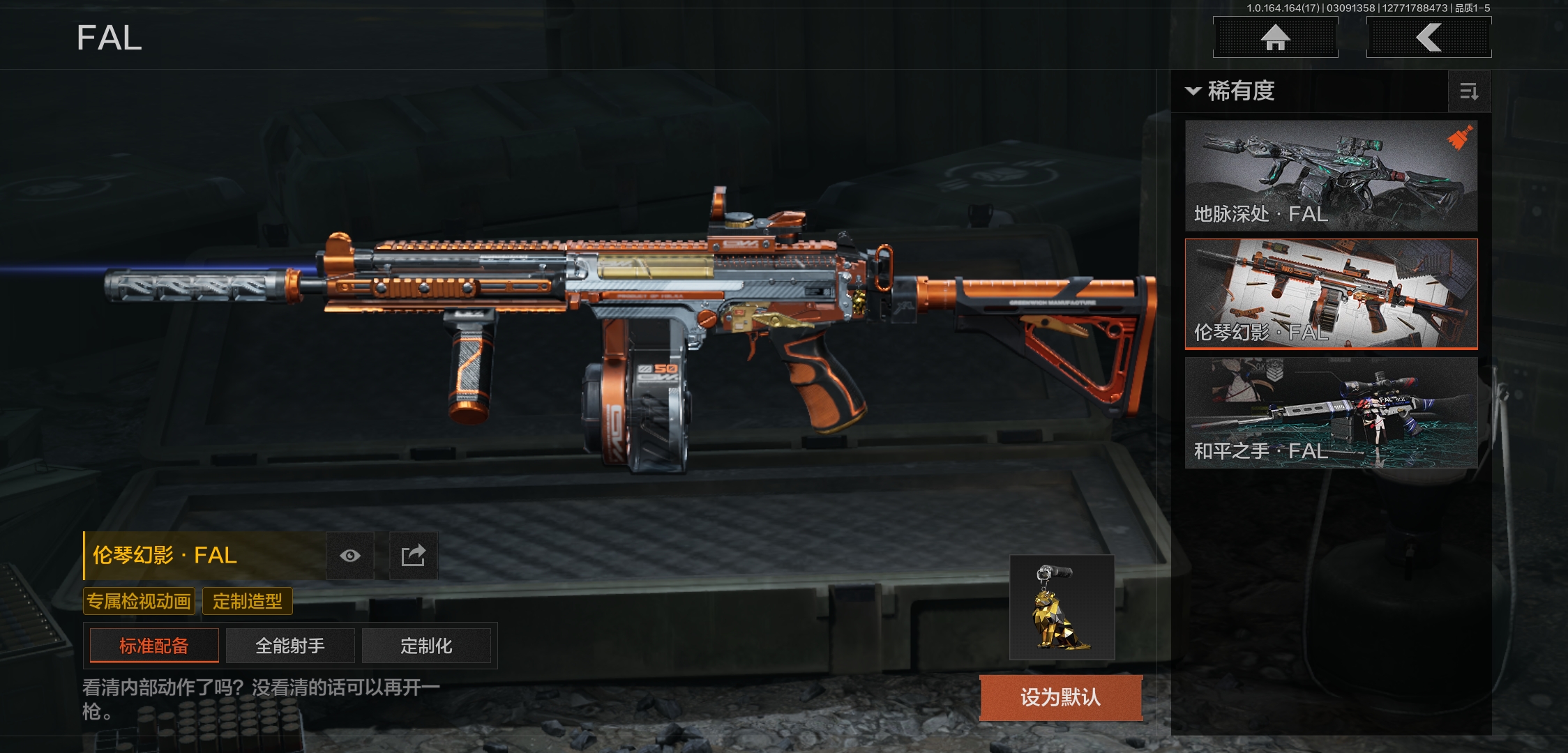1568x753 pixels.
Task: Preview skin with the eye icon
Action: [350, 556]
